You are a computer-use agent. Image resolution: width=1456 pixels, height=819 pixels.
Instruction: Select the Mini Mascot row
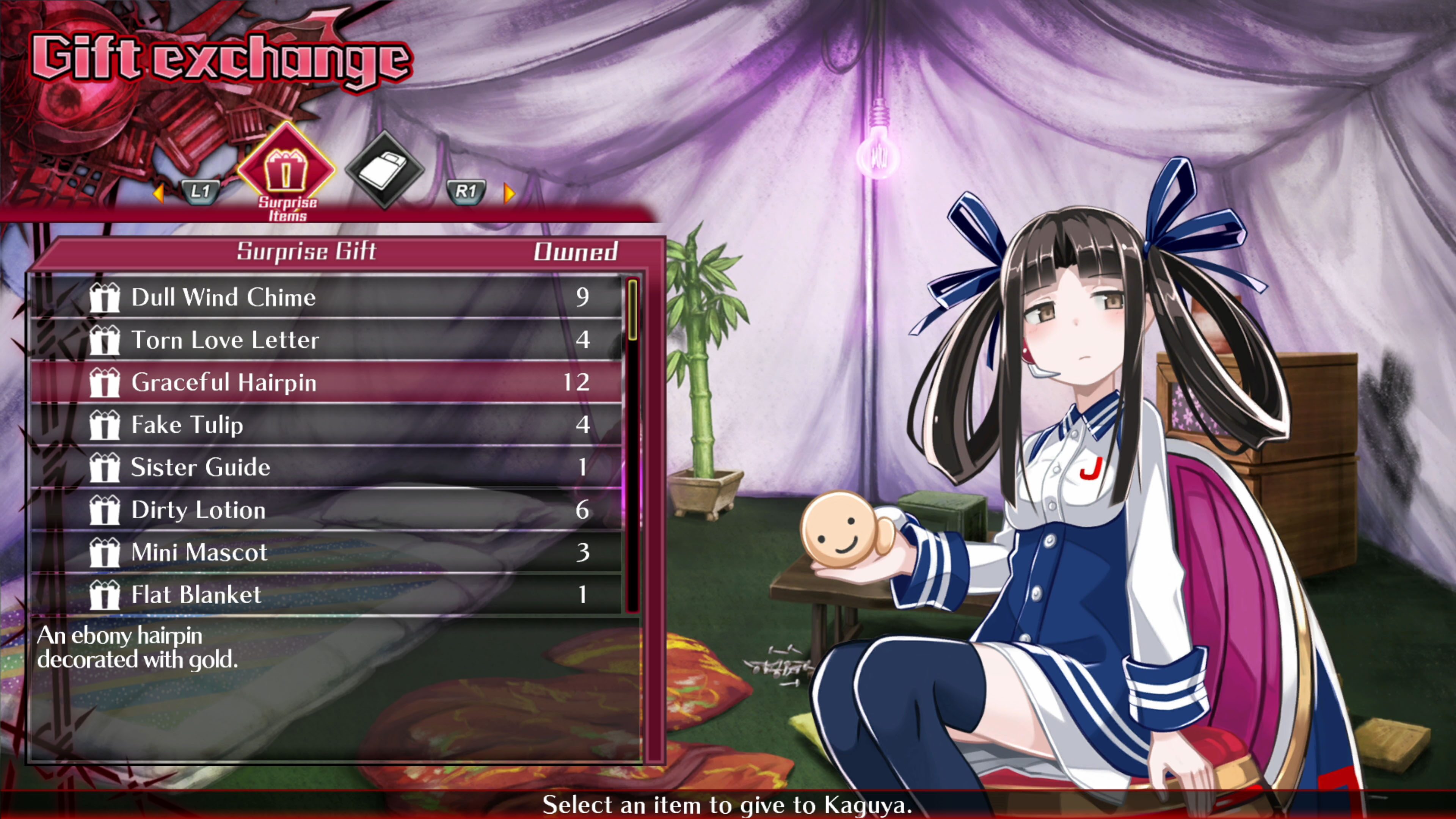coord(328,552)
